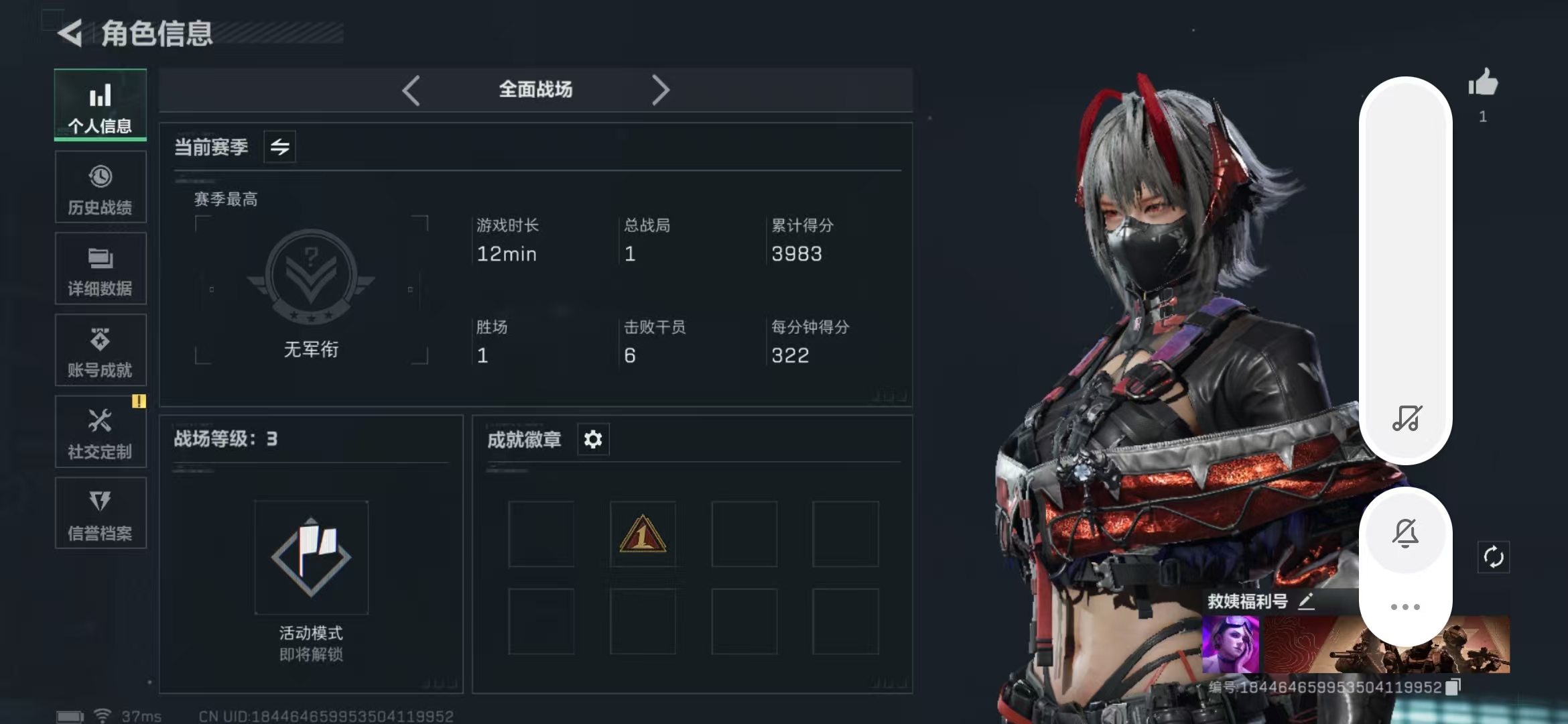Click the purple-haired player avatar
Screen dimensions: 1568x724
tap(1230, 645)
